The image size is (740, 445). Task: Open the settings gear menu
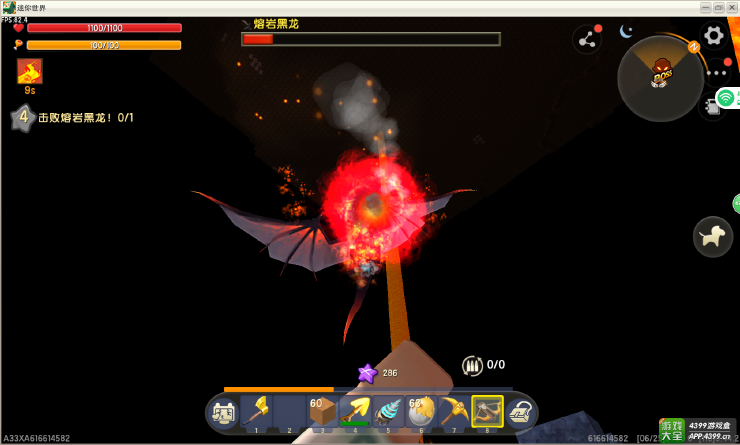click(x=714, y=36)
